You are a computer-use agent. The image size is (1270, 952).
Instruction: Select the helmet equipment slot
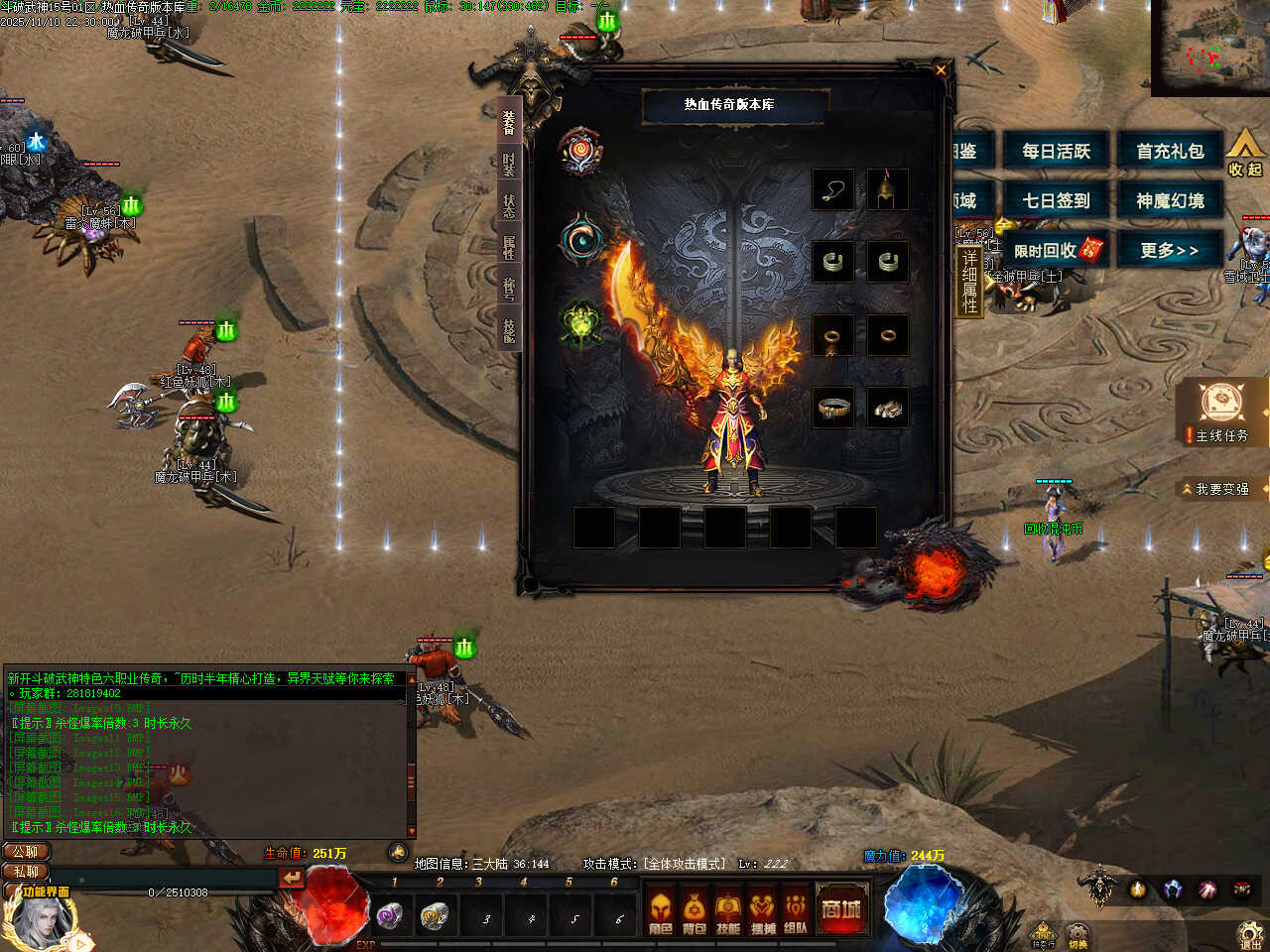(x=887, y=189)
